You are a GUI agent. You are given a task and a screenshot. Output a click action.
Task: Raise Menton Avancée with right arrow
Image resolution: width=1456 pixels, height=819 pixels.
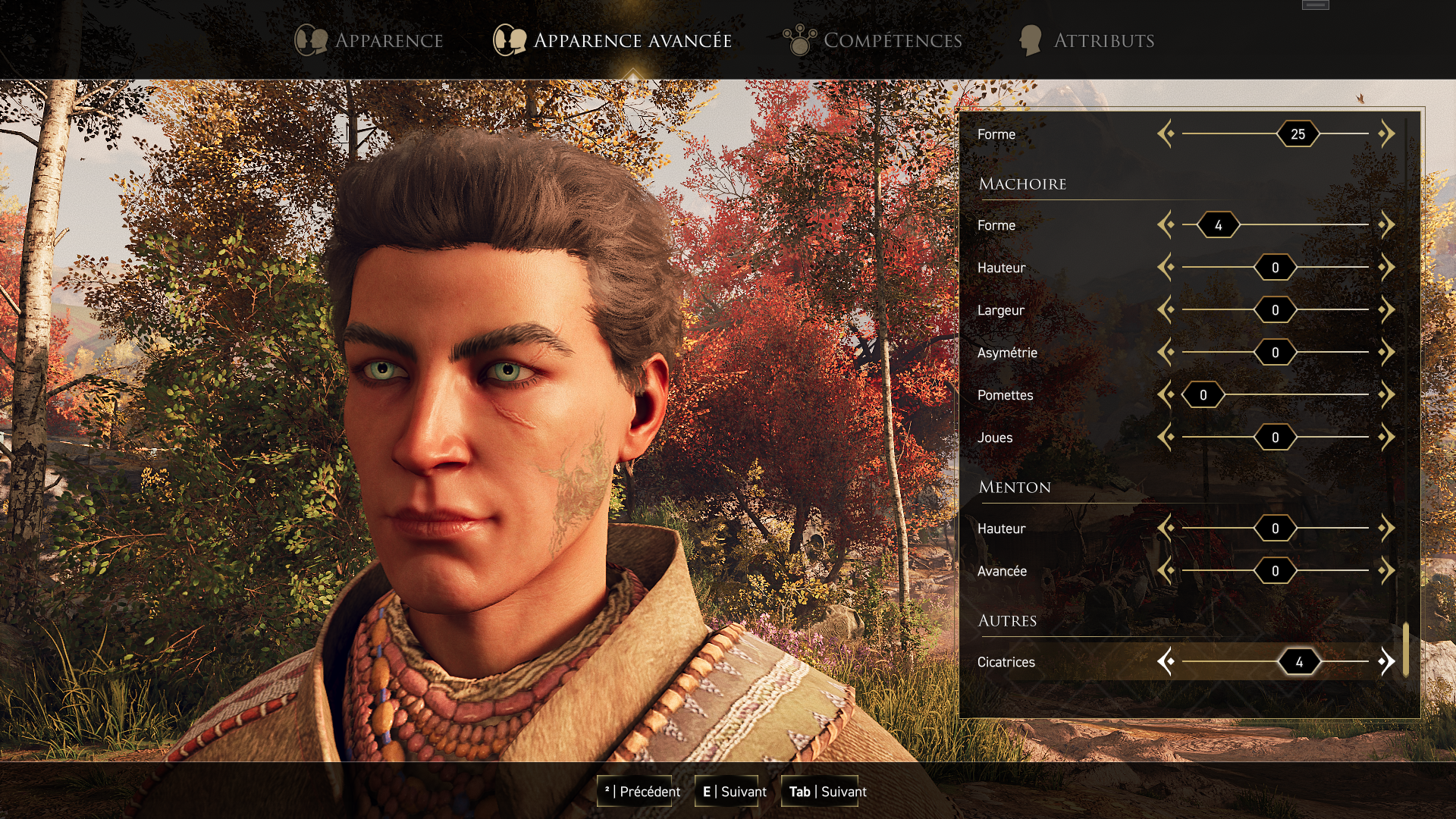click(1386, 571)
